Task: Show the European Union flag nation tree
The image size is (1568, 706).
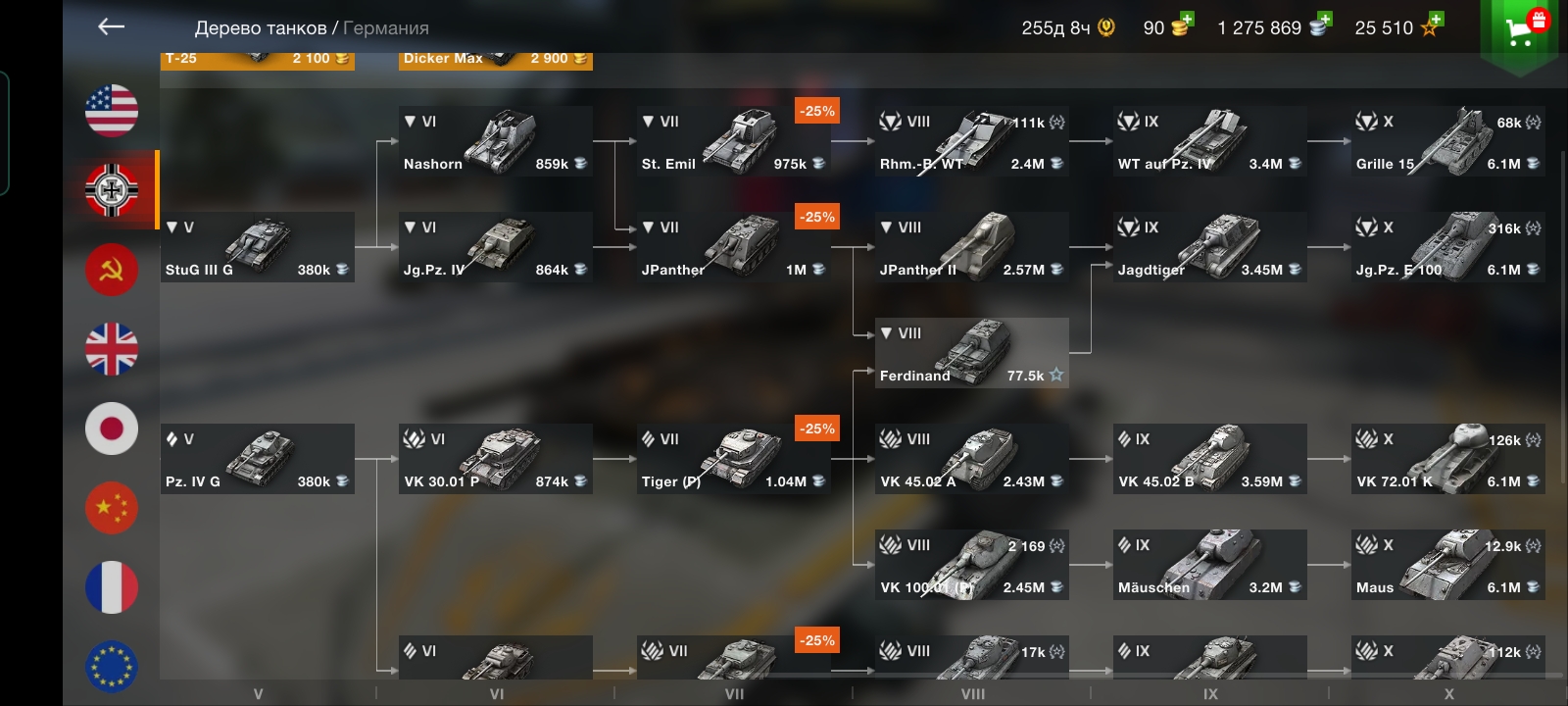Action: [112, 667]
